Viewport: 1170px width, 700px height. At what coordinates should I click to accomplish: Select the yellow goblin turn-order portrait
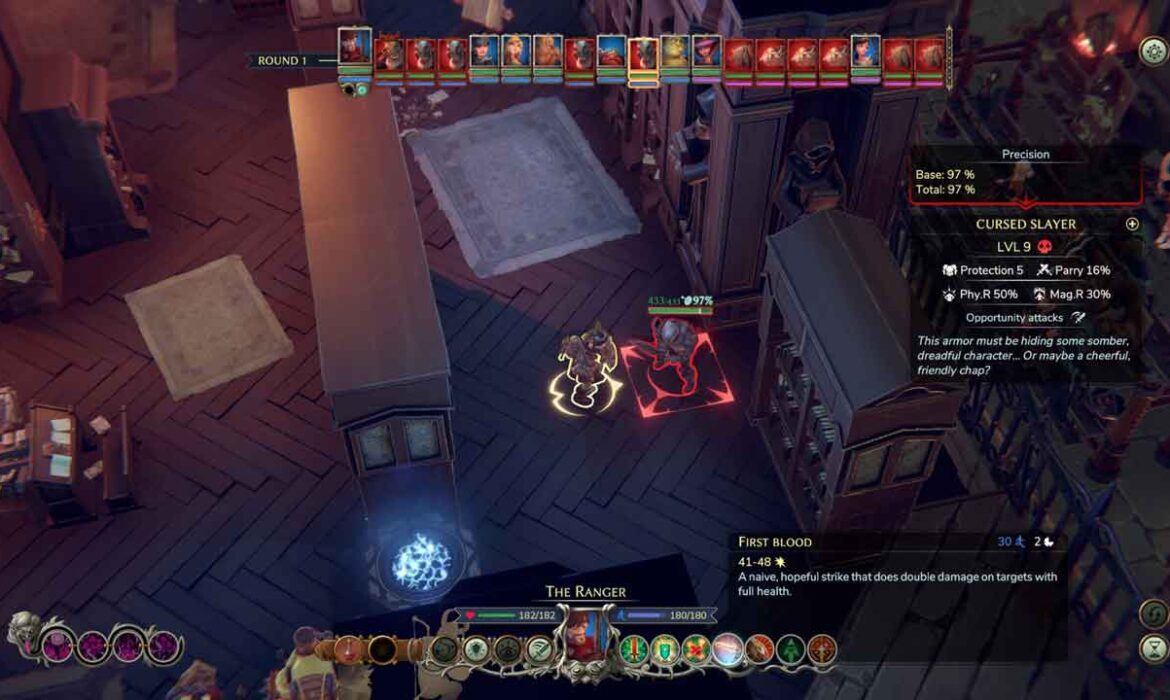tap(675, 52)
